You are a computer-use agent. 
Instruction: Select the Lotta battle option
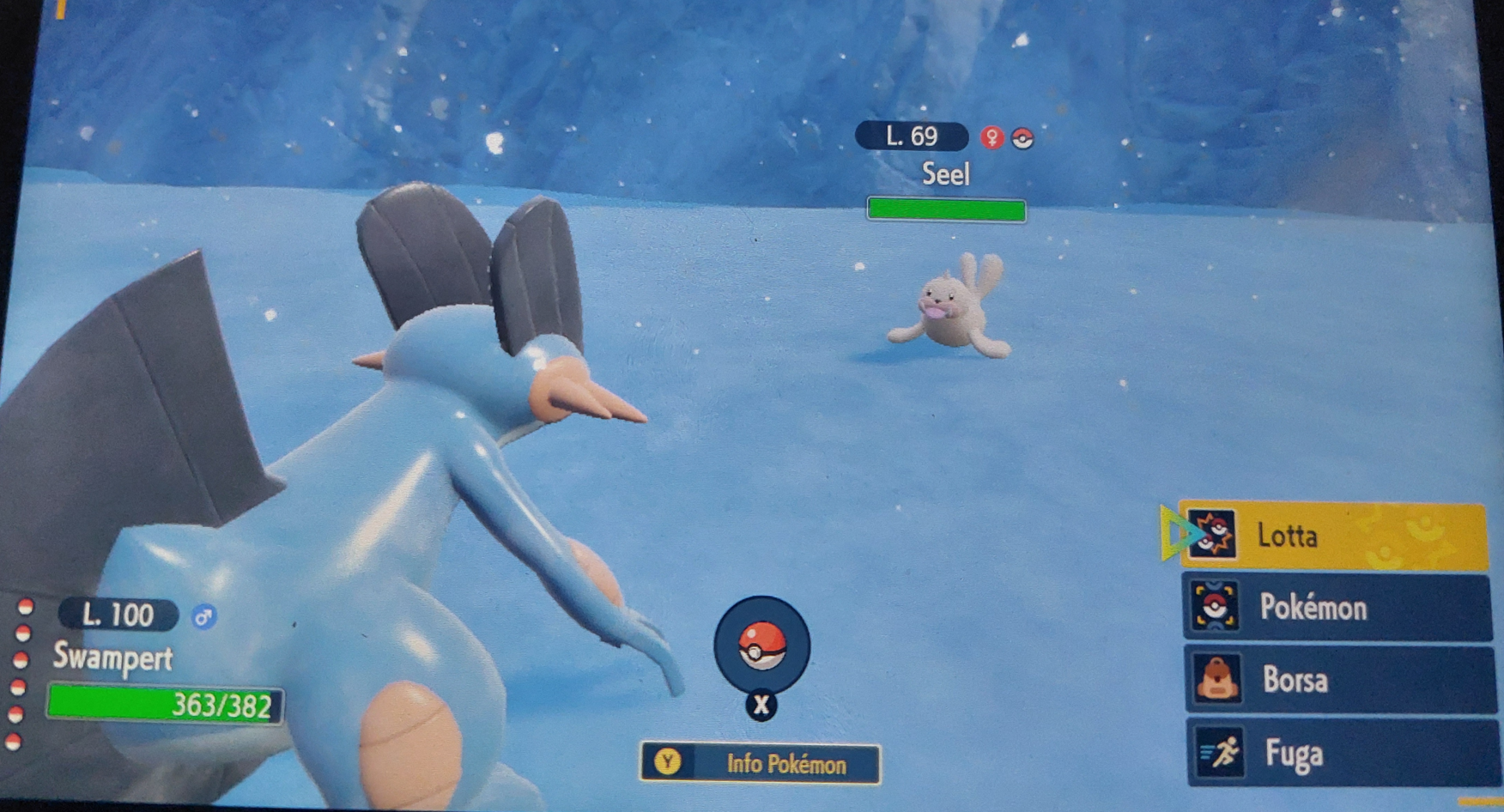(1332, 536)
